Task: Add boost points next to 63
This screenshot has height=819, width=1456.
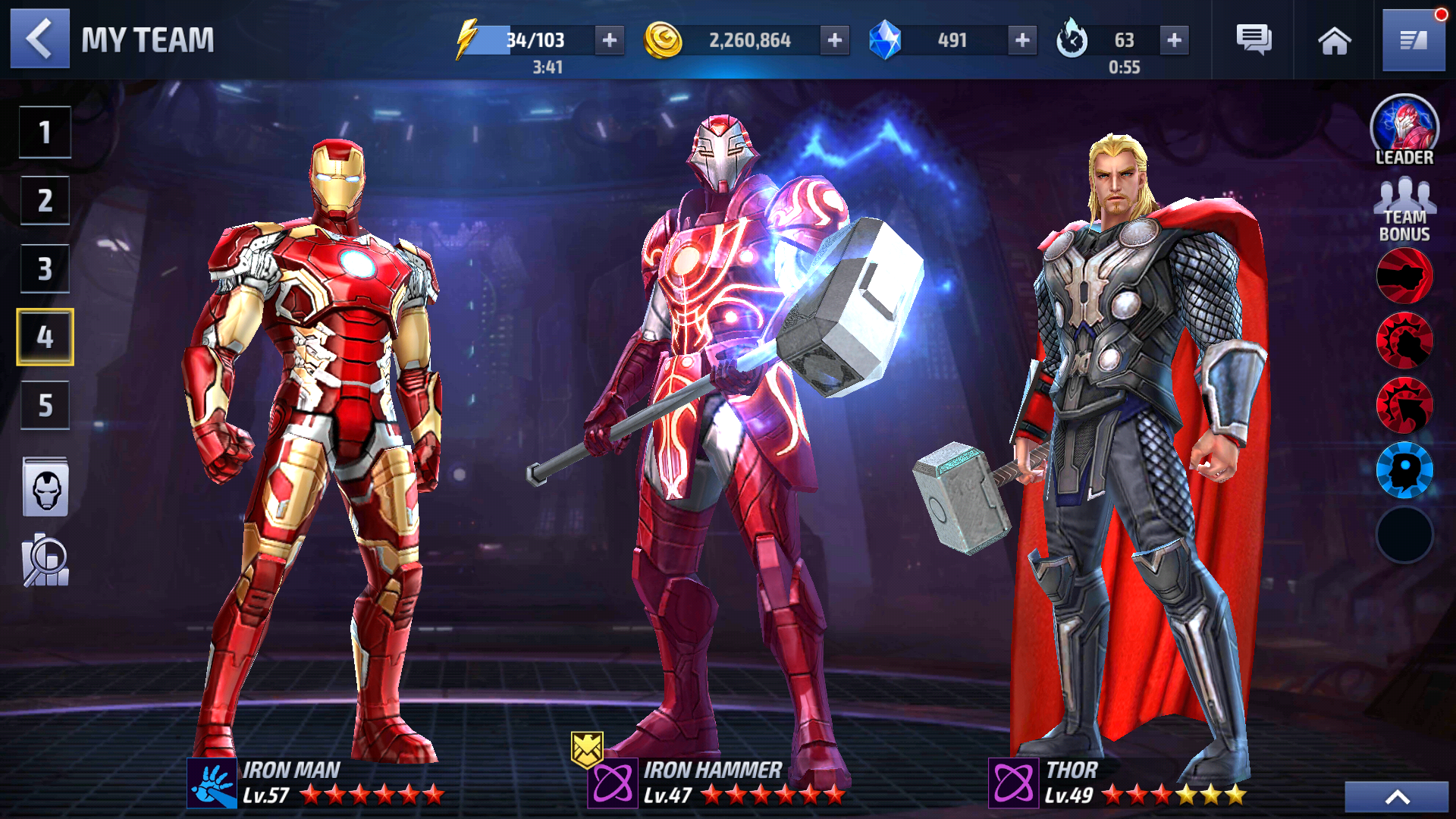Action: pyautogui.click(x=1174, y=39)
